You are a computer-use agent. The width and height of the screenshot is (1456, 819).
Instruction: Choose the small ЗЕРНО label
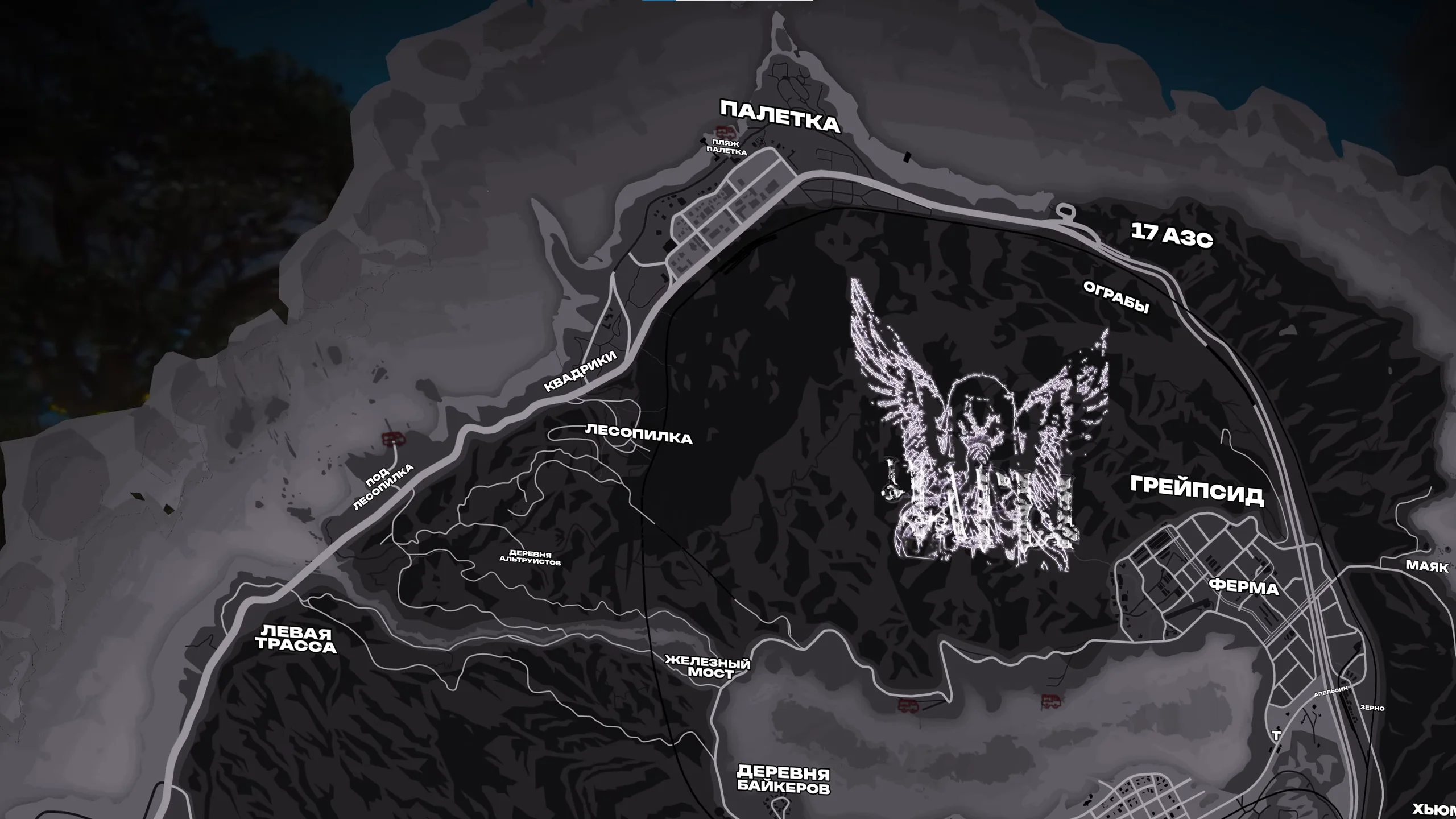[x=1372, y=708]
